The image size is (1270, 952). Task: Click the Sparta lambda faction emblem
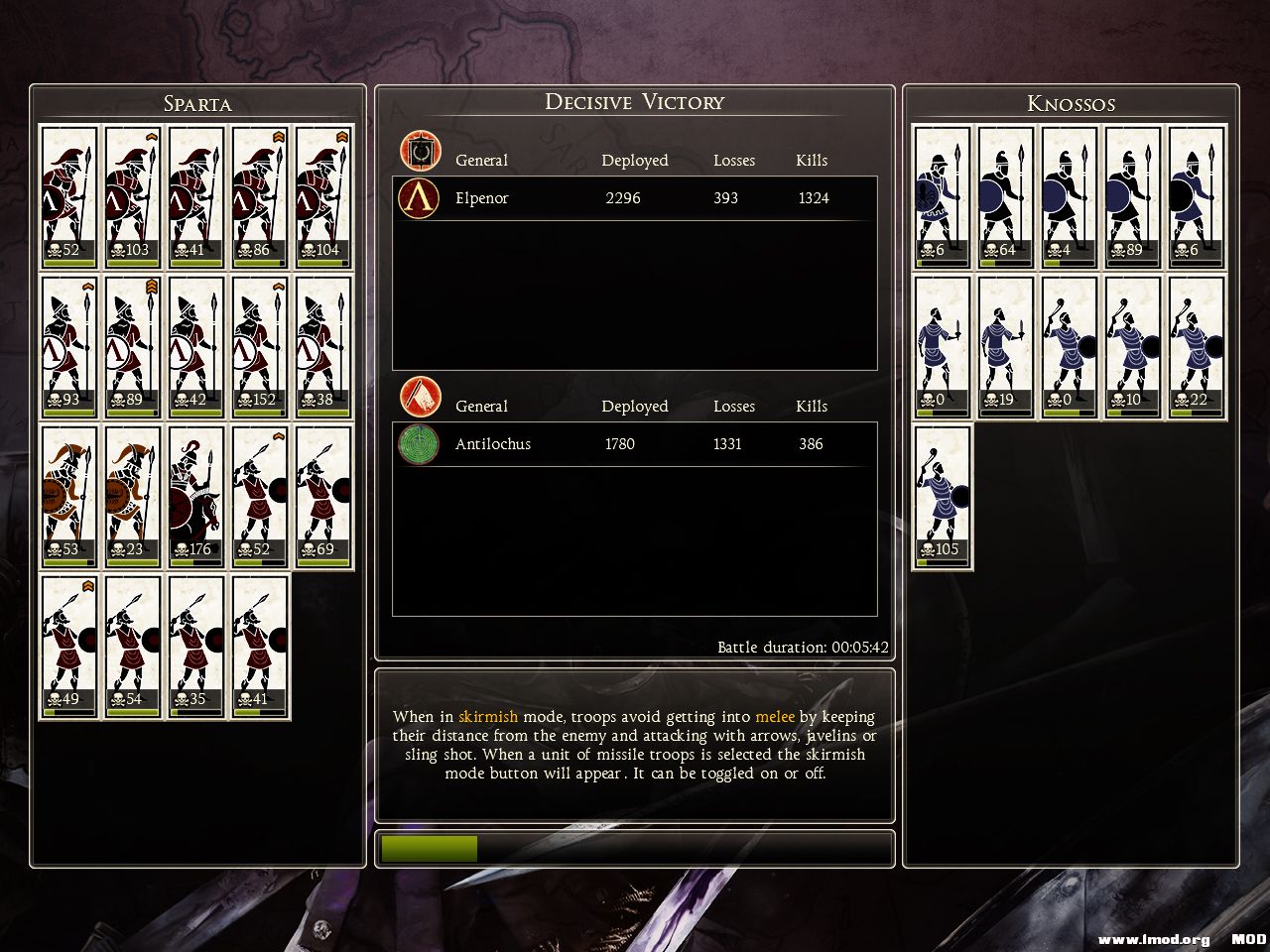tap(419, 198)
